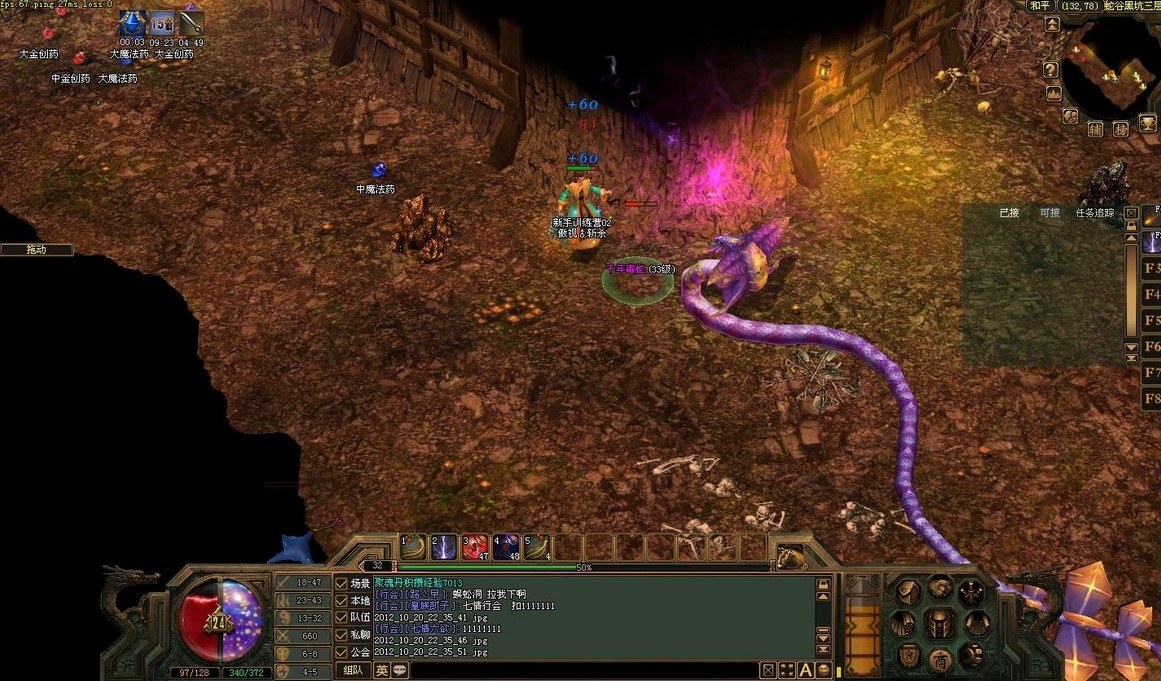Switch to the 已接 quest tab
This screenshot has height=681, width=1161.
point(1009,213)
